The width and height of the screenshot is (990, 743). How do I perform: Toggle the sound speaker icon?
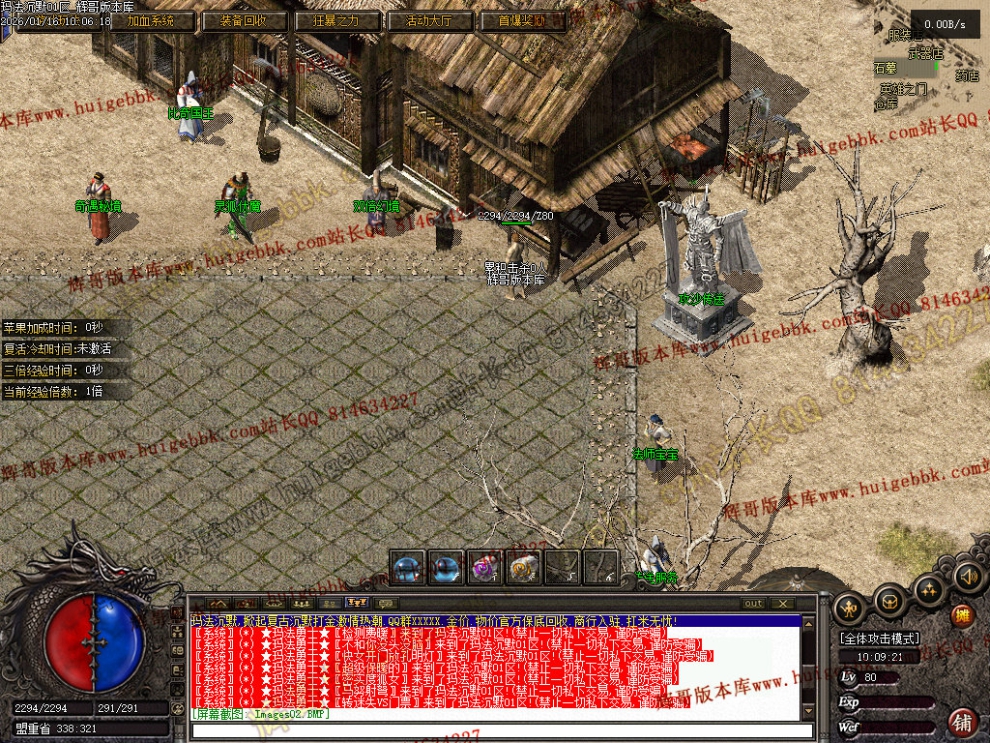tap(966, 576)
